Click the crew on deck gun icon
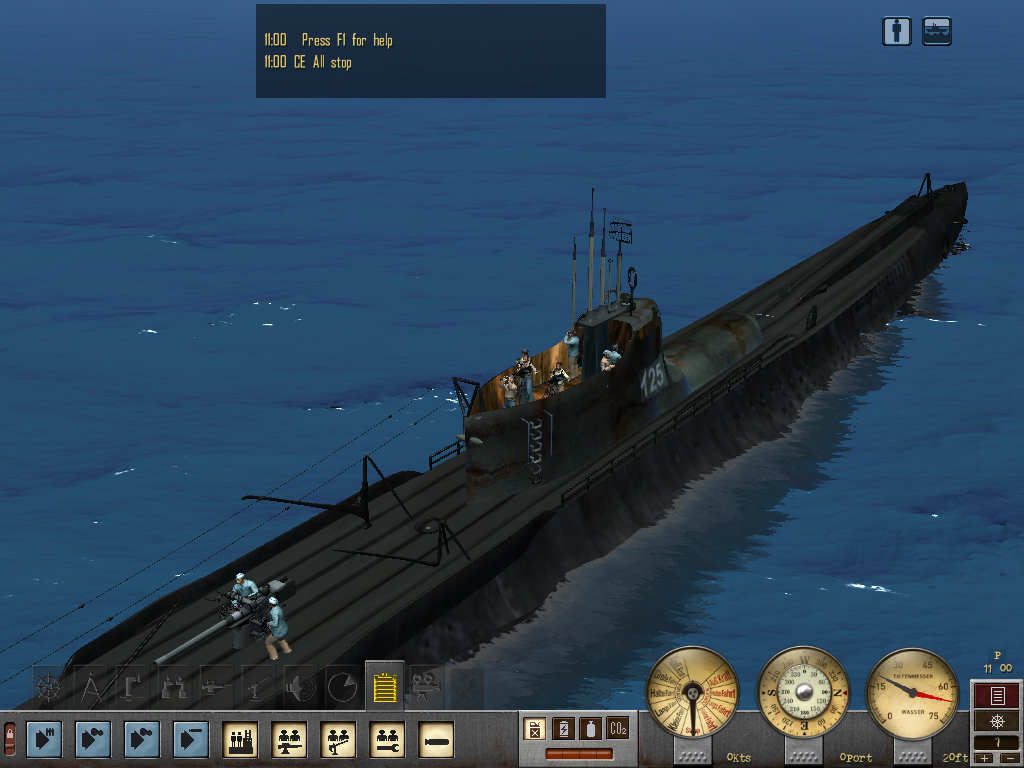Viewport: 1024px width, 768px height. [x=338, y=739]
